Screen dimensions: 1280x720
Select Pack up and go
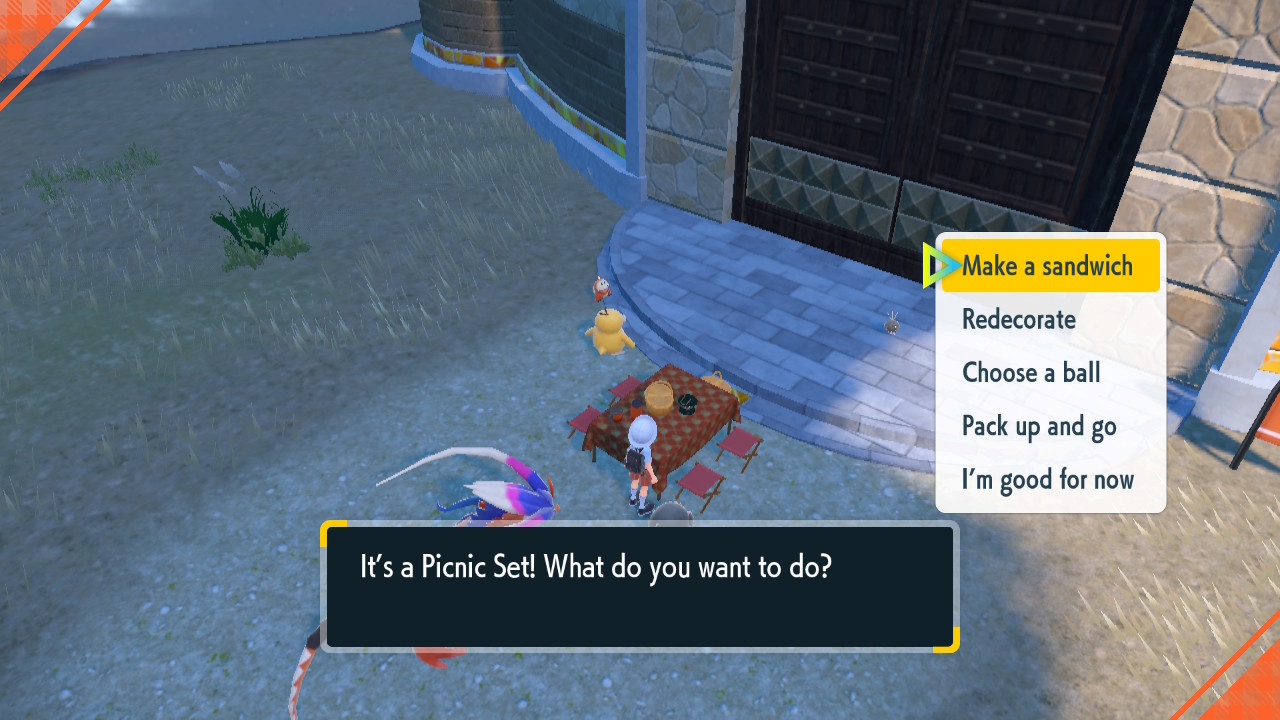pyautogui.click(x=1038, y=426)
